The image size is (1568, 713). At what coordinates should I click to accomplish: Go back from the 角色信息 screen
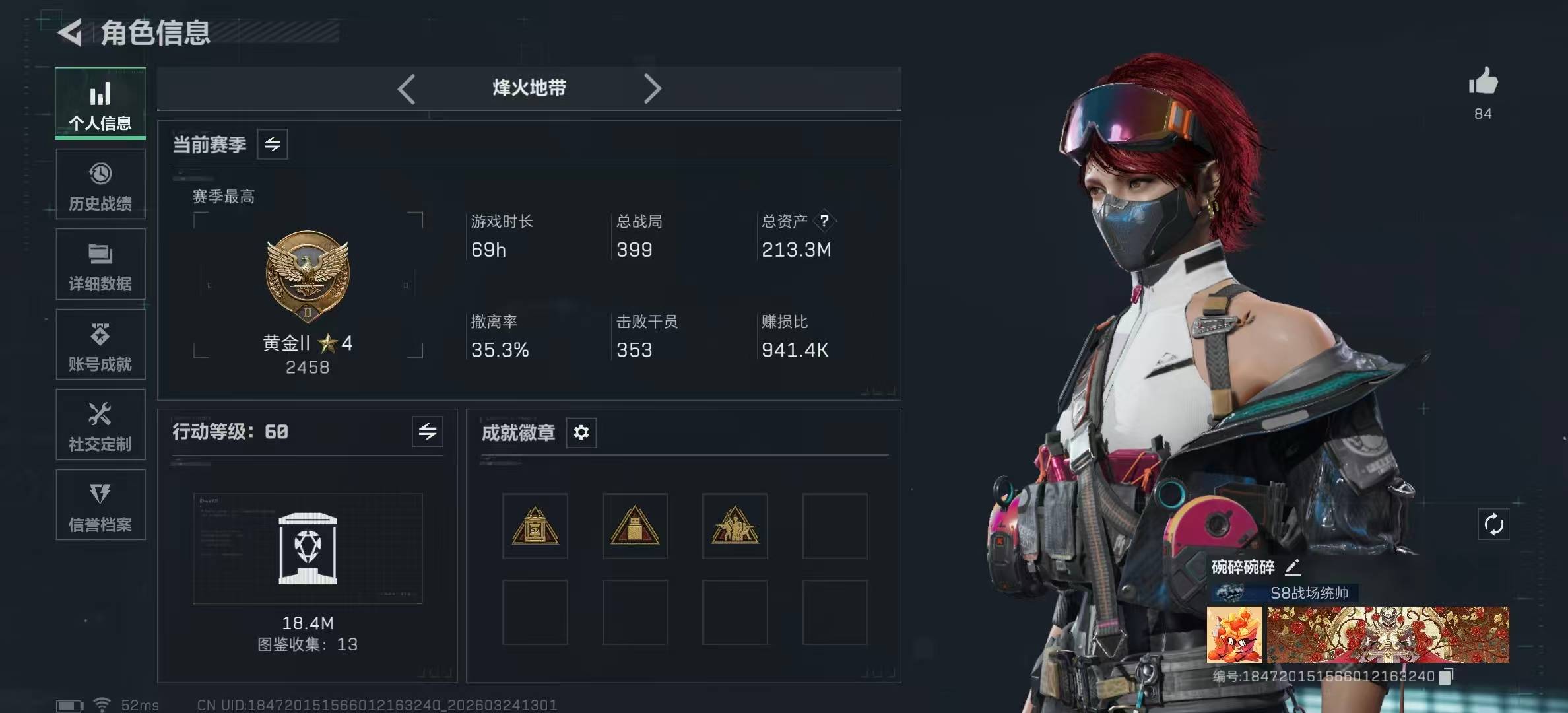(71, 32)
